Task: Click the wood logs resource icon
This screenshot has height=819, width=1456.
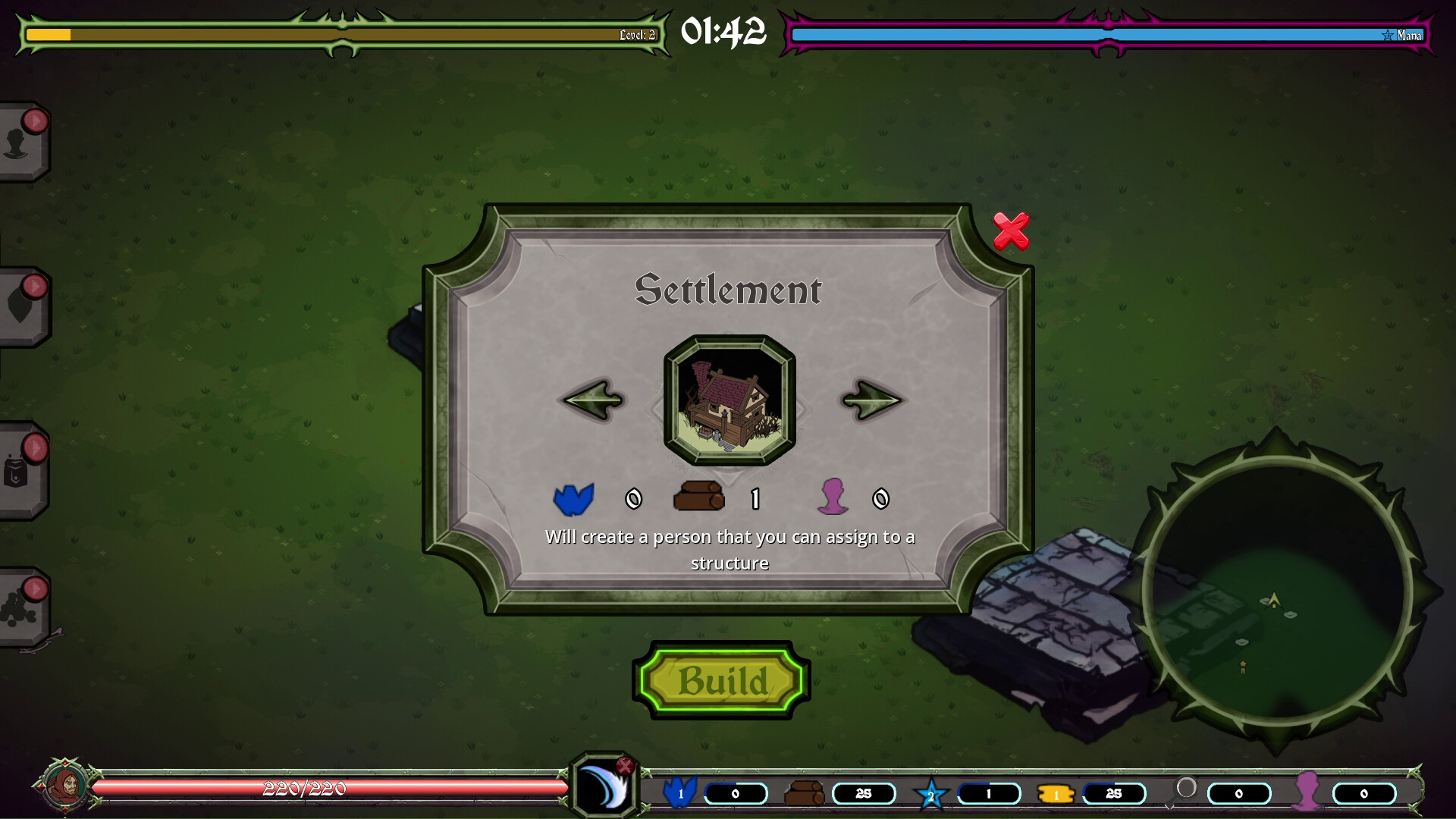Action: click(802, 793)
